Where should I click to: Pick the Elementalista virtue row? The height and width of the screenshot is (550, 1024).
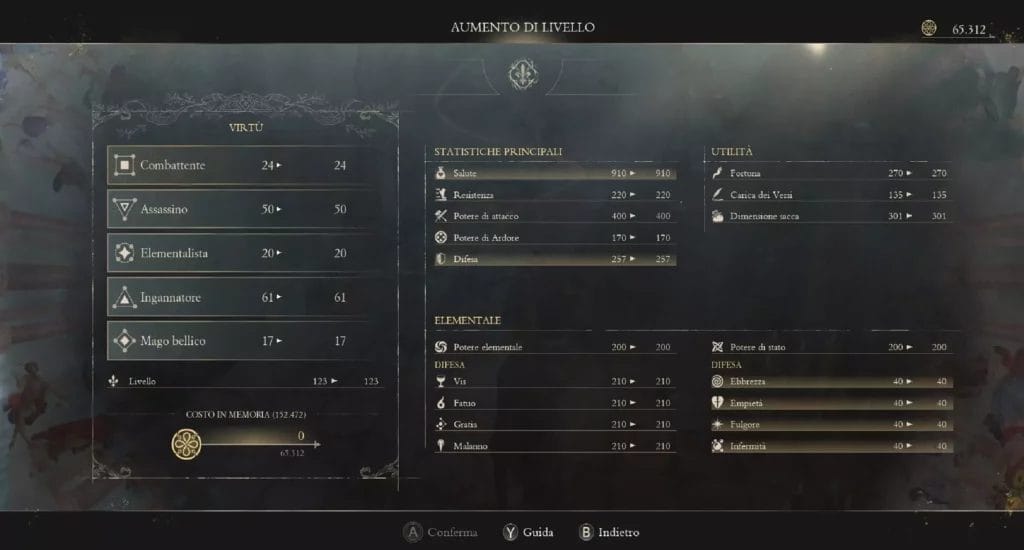[241, 253]
